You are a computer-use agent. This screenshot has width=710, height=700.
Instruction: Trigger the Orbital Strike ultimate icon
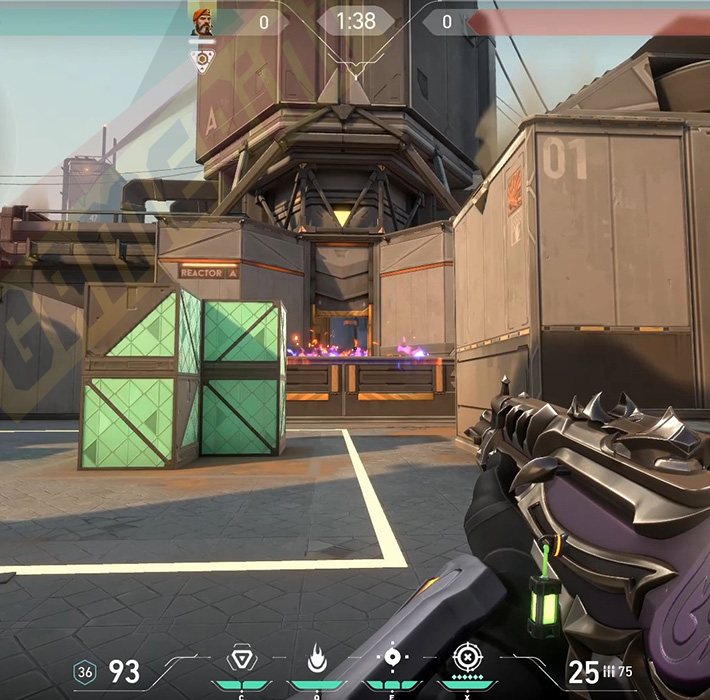pyautogui.click(x=467, y=658)
